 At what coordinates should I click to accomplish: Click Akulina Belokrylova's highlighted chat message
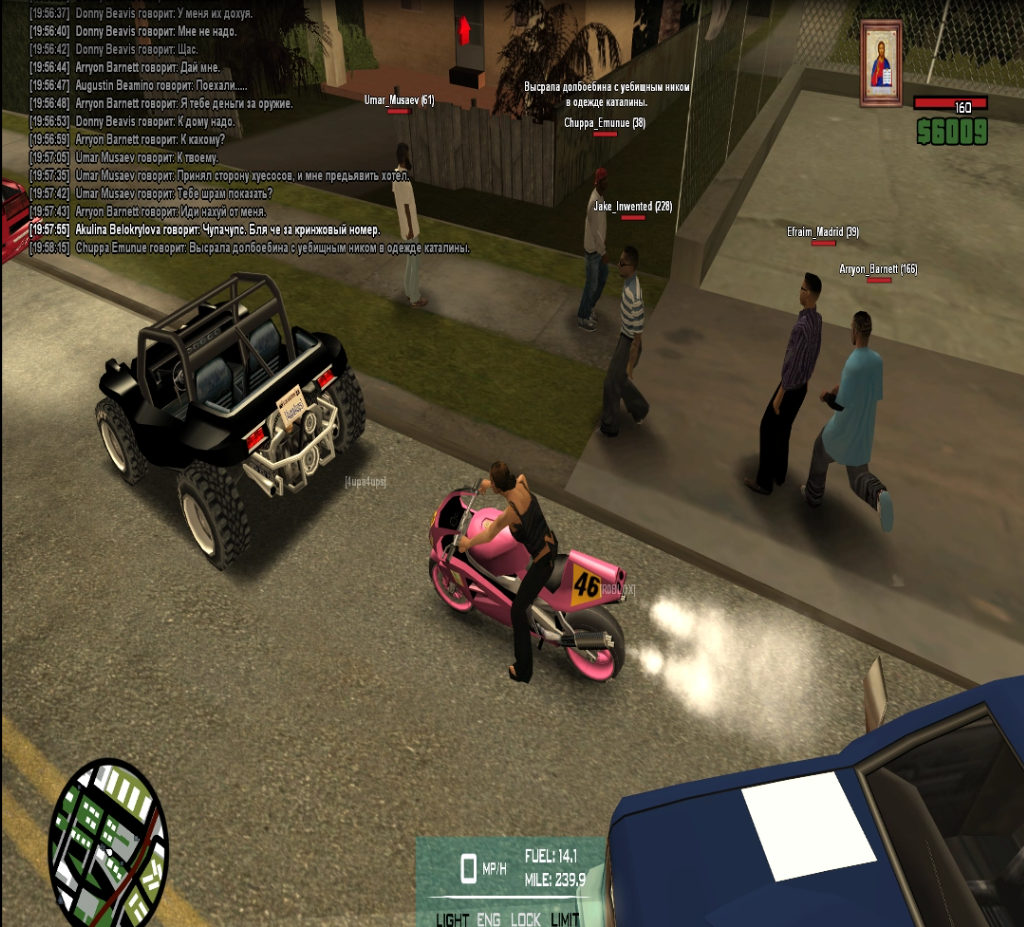coord(228,229)
